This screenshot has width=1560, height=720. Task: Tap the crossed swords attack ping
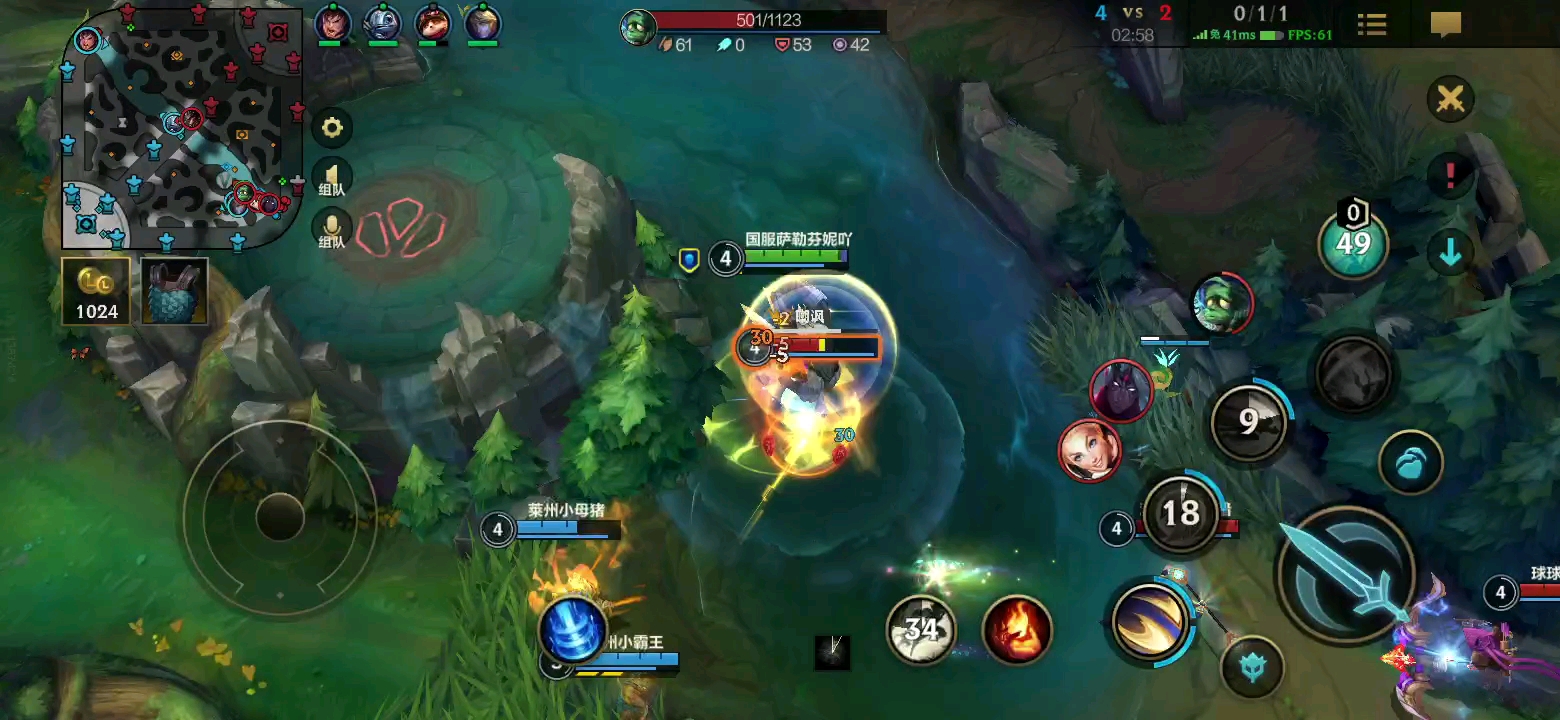pos(1450,99)
